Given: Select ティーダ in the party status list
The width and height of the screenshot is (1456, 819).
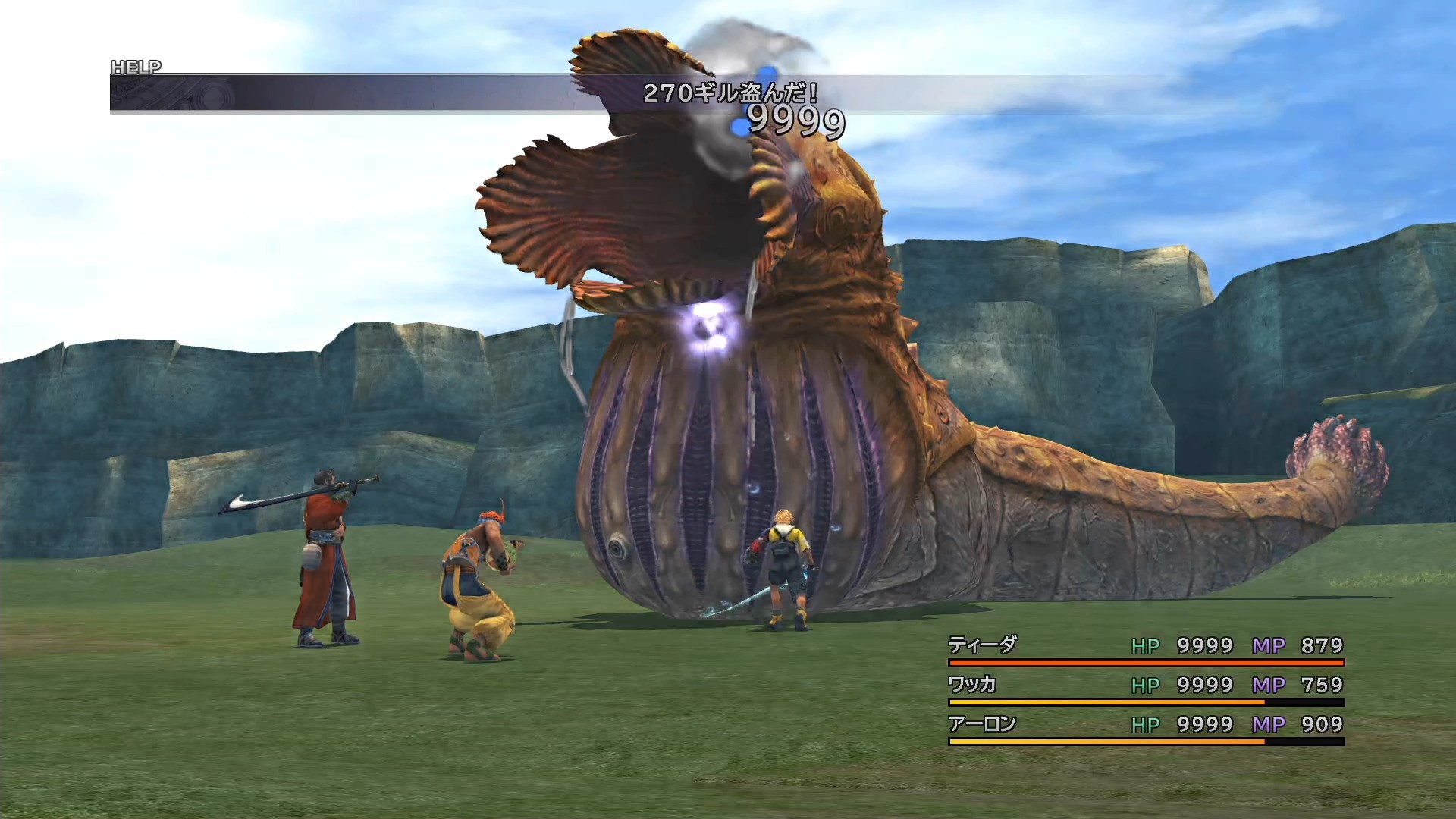Looking at the screenshot, I should [982, 645].
